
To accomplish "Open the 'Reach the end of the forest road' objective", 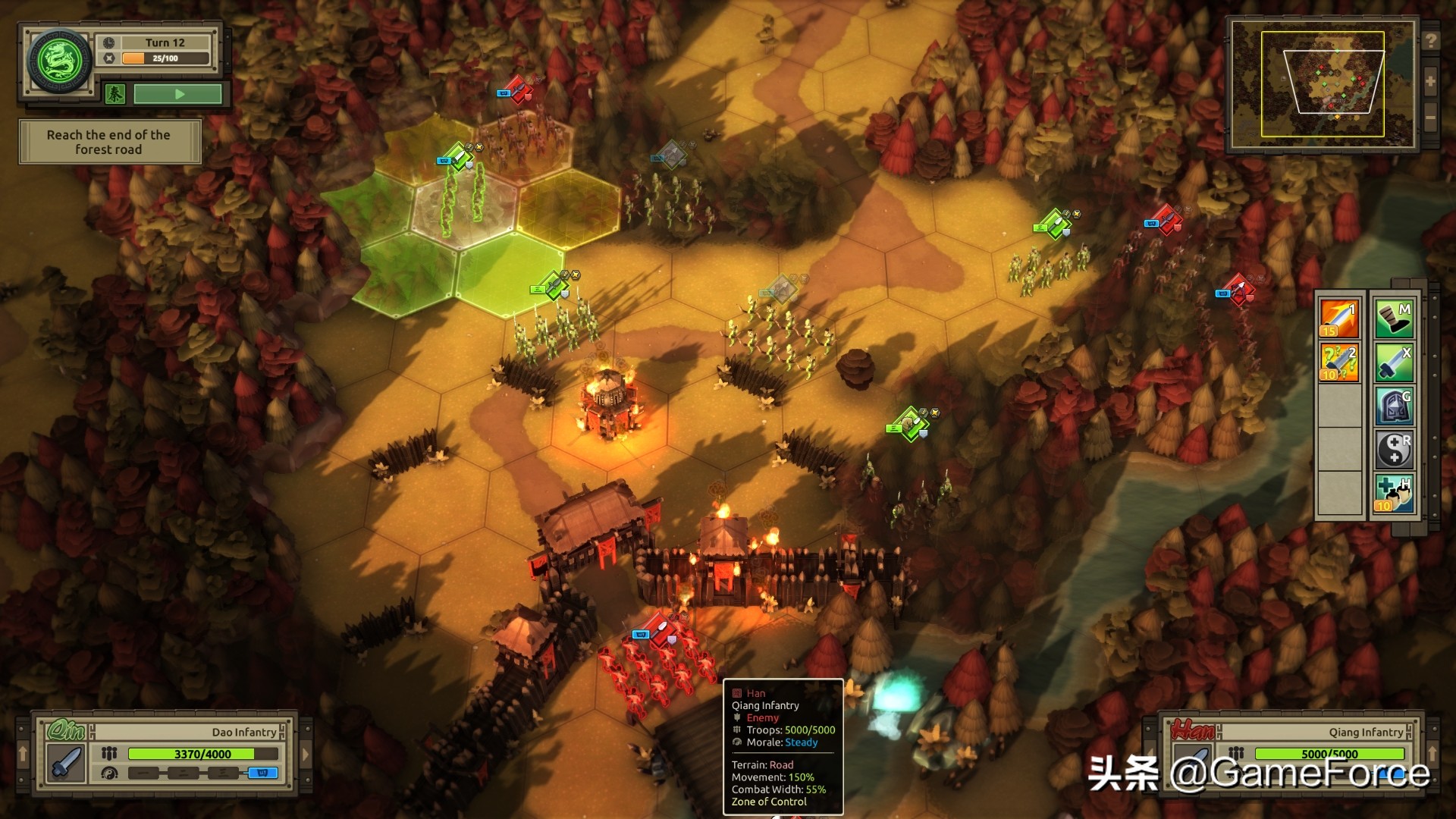I will (x=109, y=142).
